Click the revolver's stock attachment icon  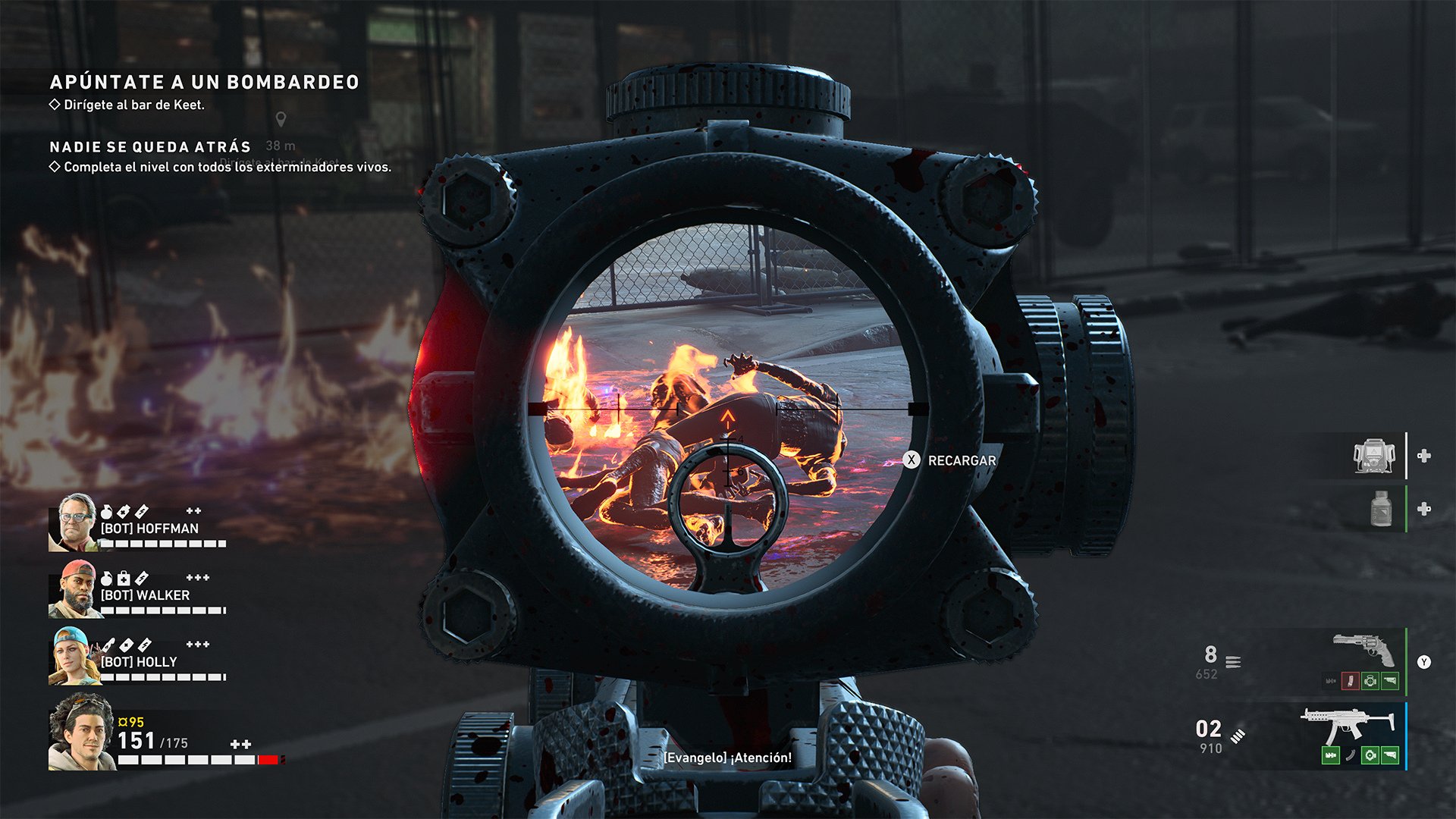point(1390,682)
